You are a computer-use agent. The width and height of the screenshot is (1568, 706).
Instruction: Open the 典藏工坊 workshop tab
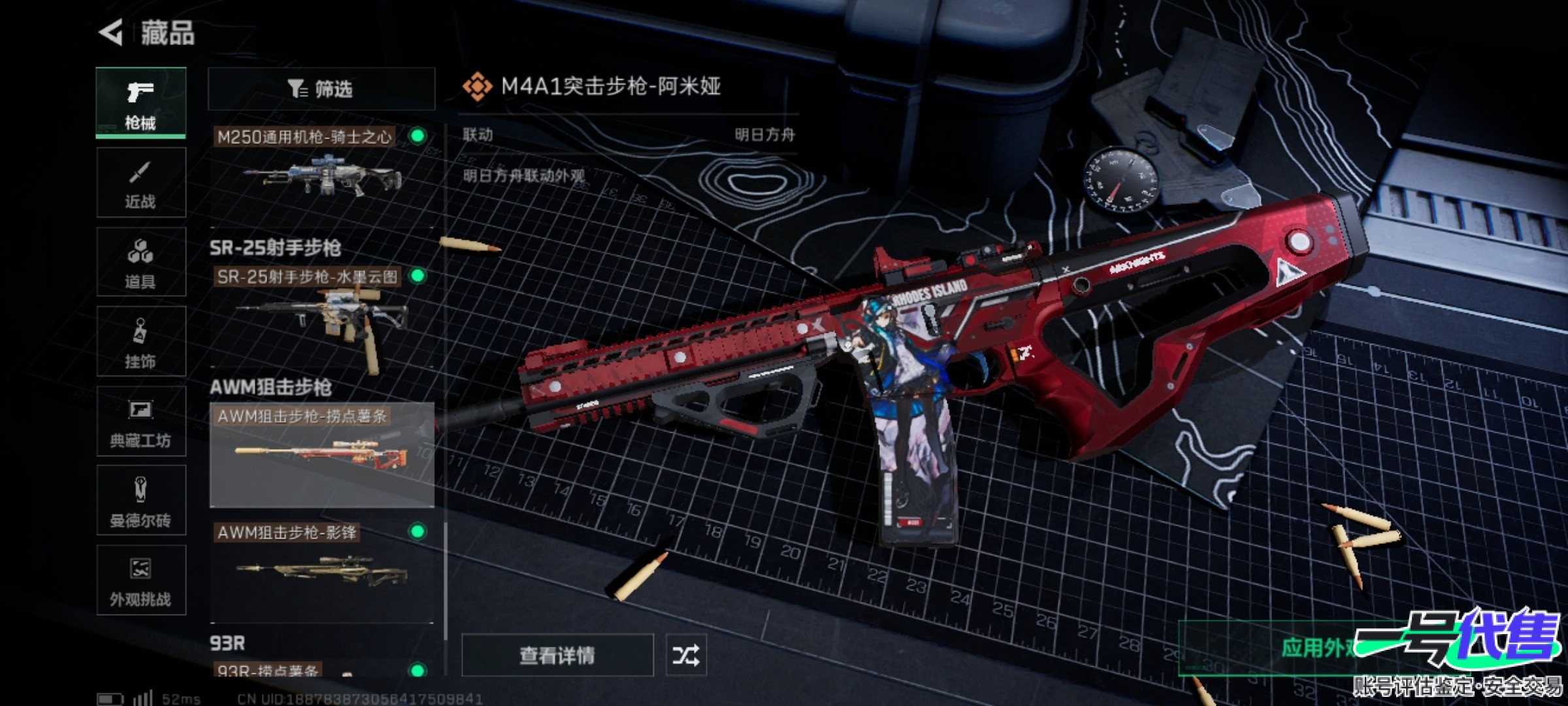(140, 422)
